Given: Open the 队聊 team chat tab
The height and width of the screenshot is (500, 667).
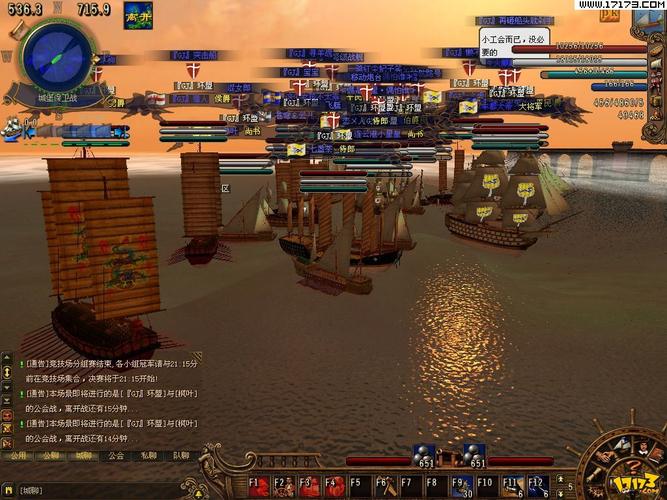Looking at the screenshot, I should coord(180,455).
